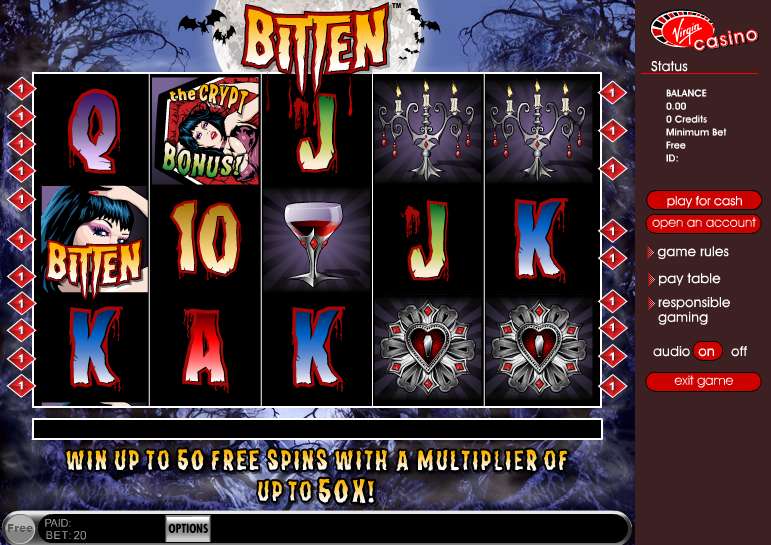The width and height of the screenshot is (771, 545).
Task: Show the pay table
Action: 689,279
